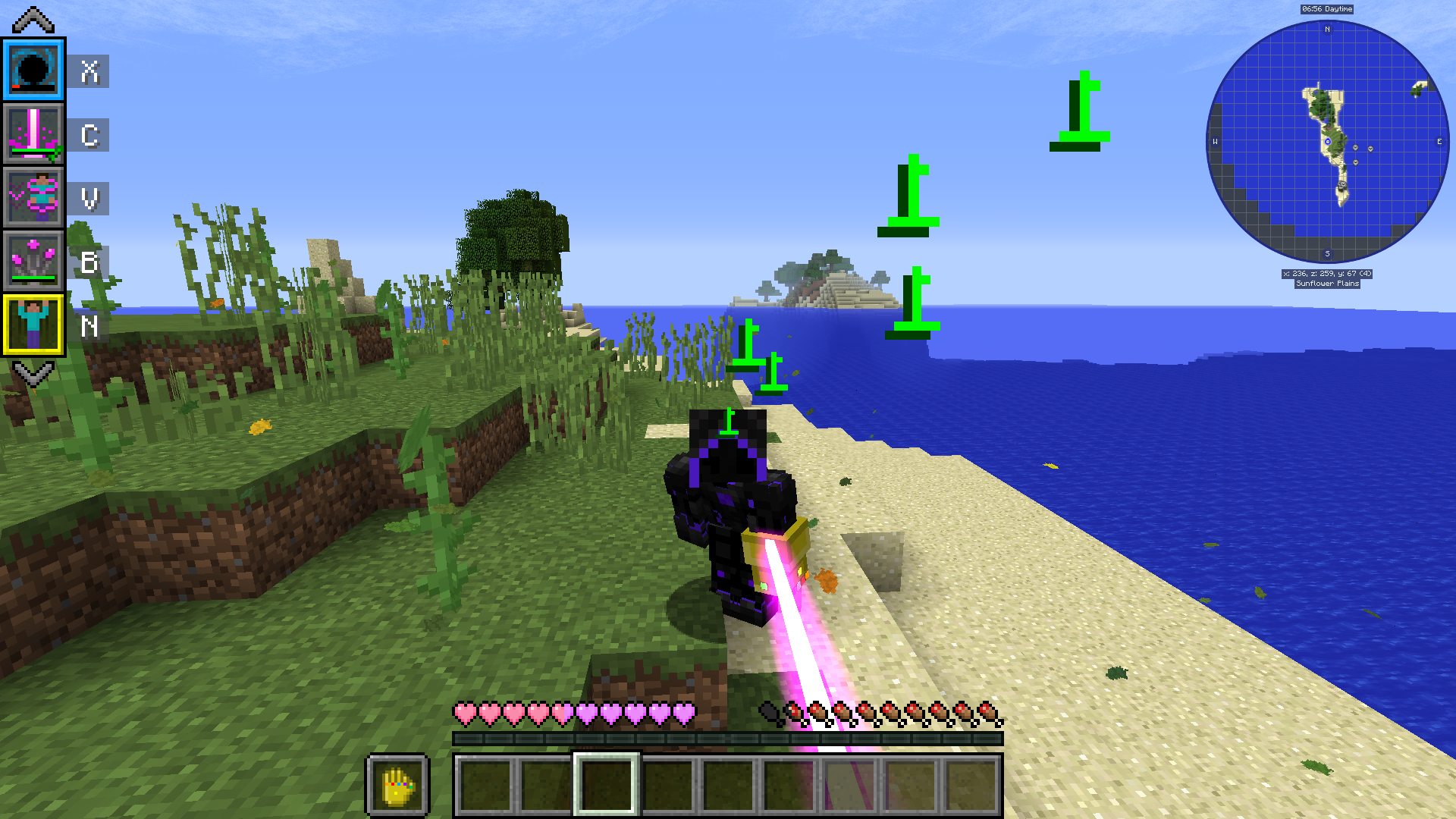The image size is (1456, 819).
Task: Click the pink particle morph ability icon
Action: [32, 197]
